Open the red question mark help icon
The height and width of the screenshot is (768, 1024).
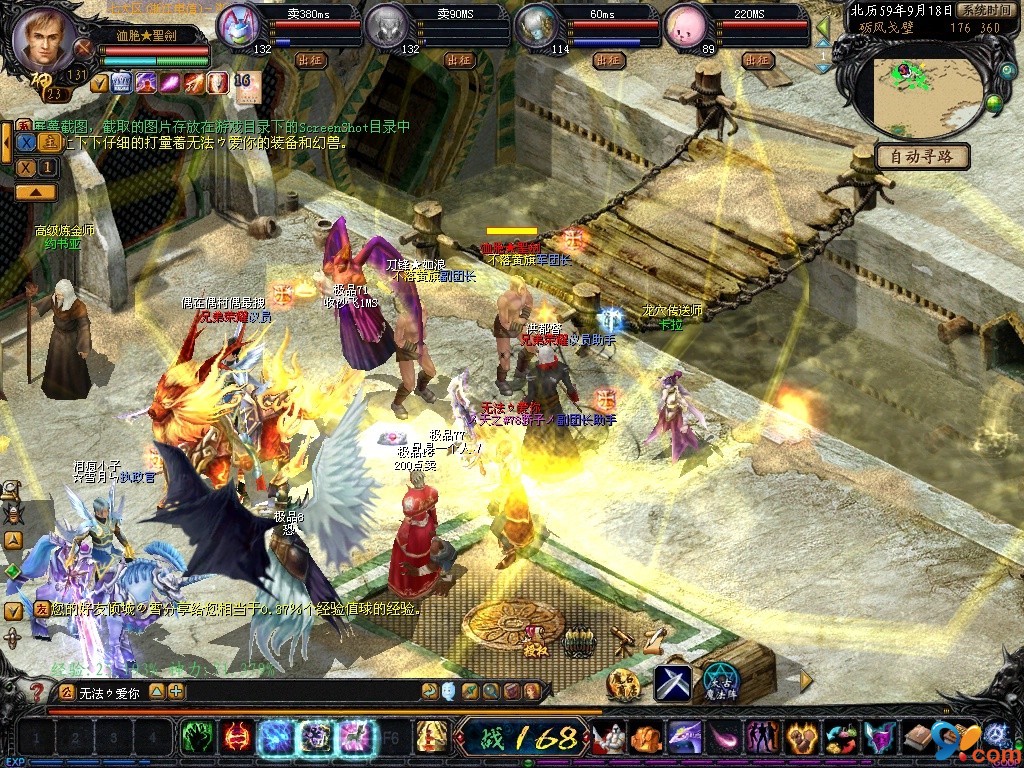point(37,691)
